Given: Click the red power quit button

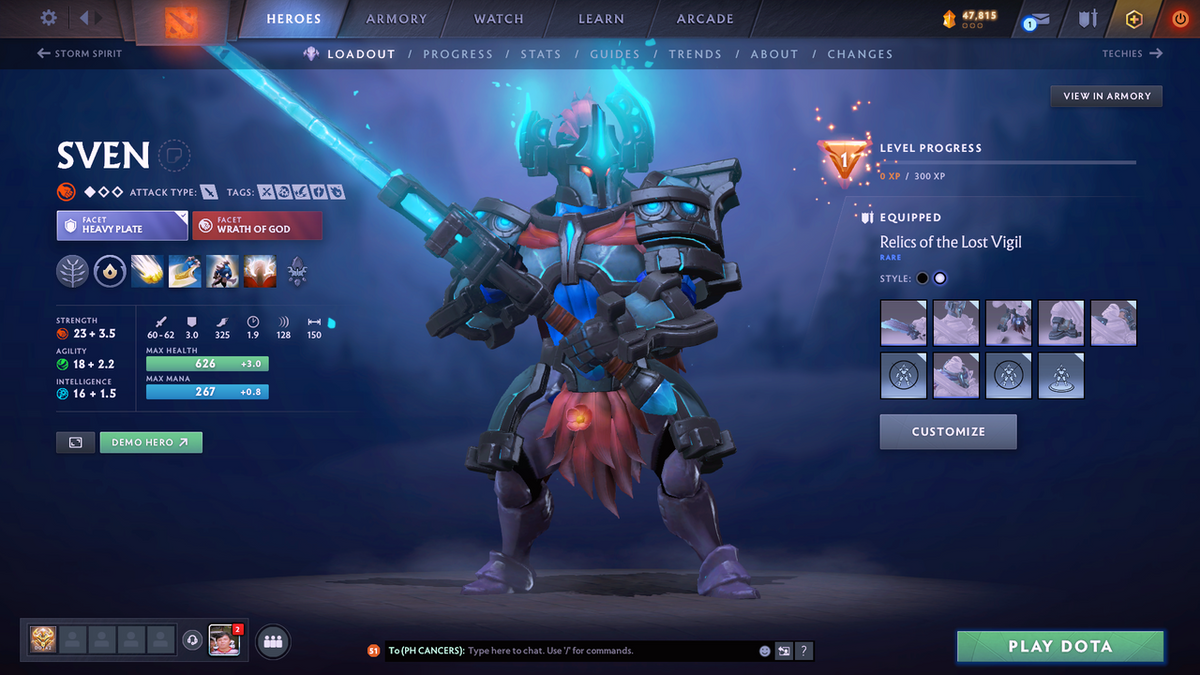Looking at the screenshot, I should 1179,19.
